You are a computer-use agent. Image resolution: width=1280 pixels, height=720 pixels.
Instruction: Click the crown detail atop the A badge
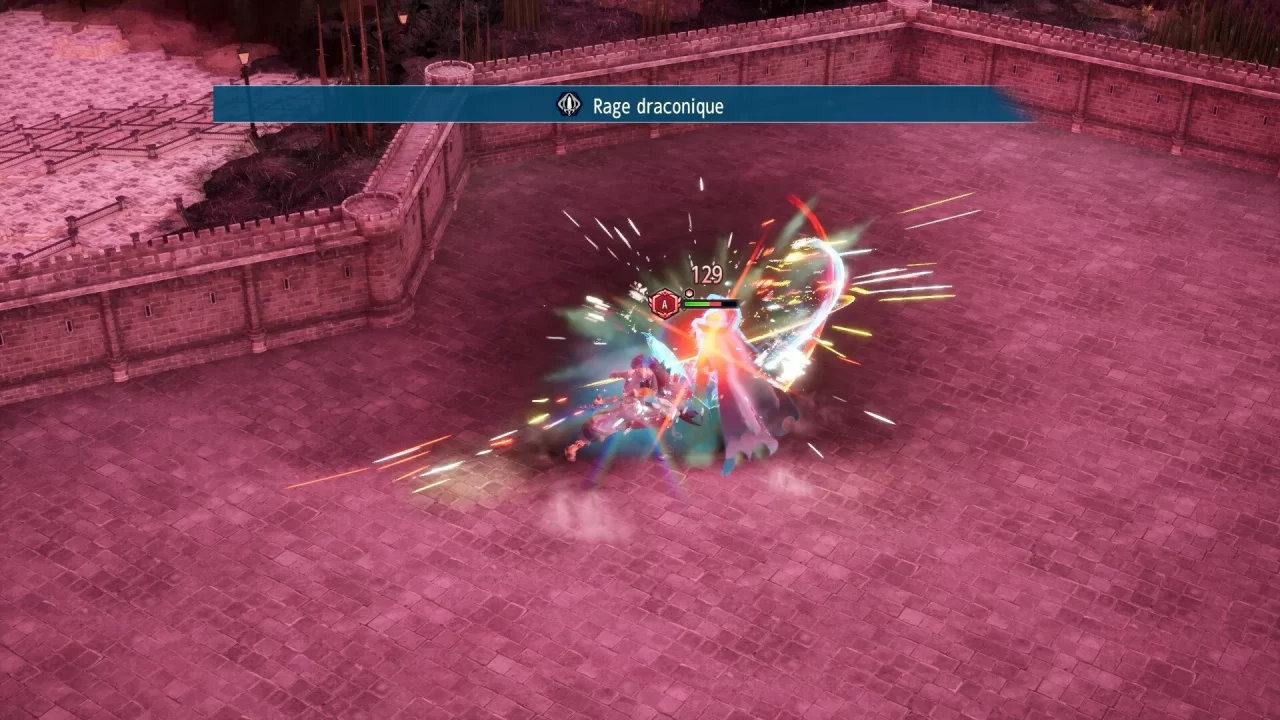[x=664, y=291]
